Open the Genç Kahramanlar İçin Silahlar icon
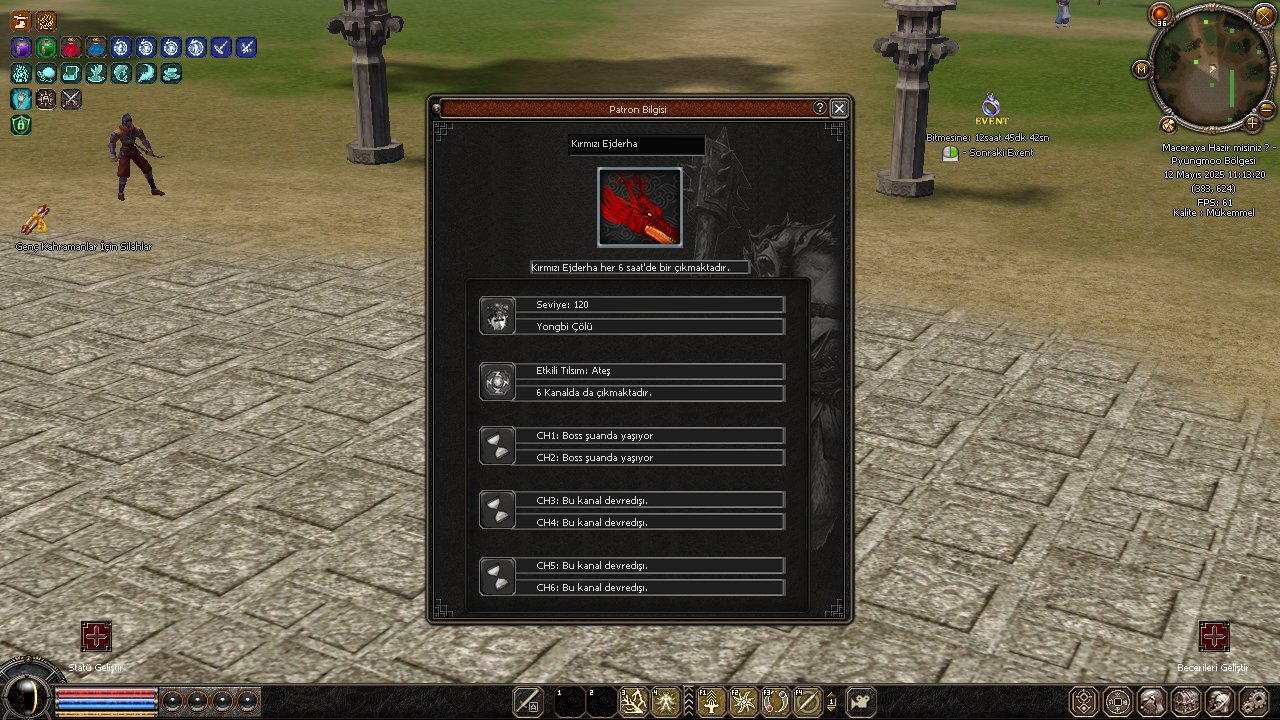This screenshot has height=720, width=1280. (x=37, y=220)
